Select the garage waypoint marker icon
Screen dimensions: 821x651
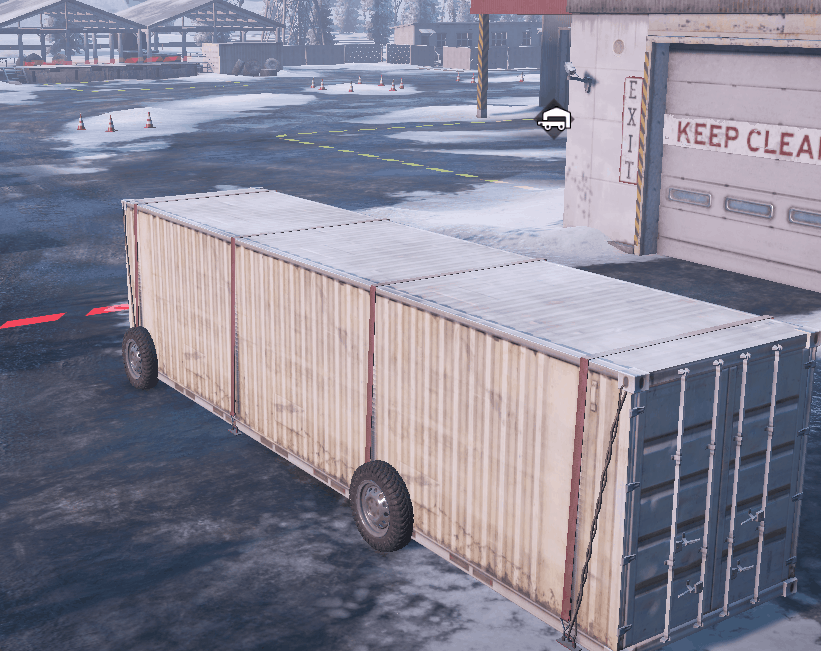click(554, 121)
